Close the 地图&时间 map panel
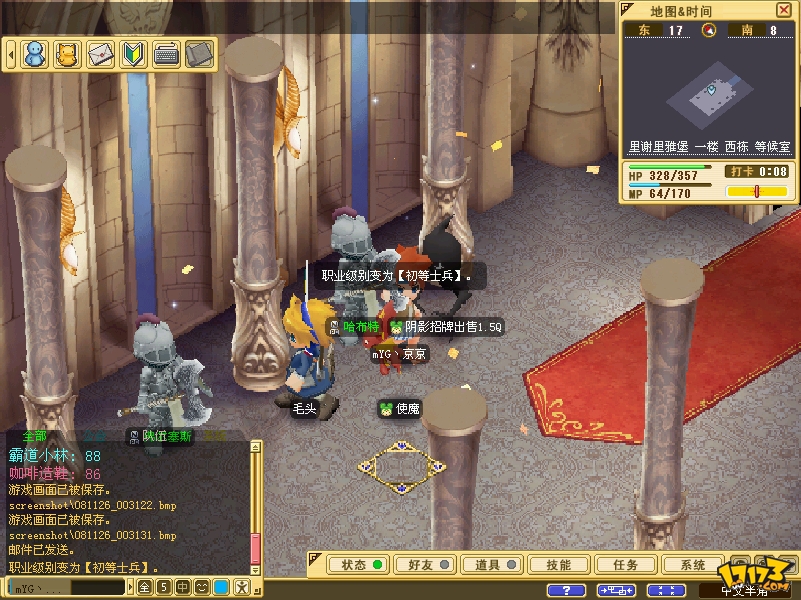801x600 pixels. pyautogui.click(x=783, y=10)
